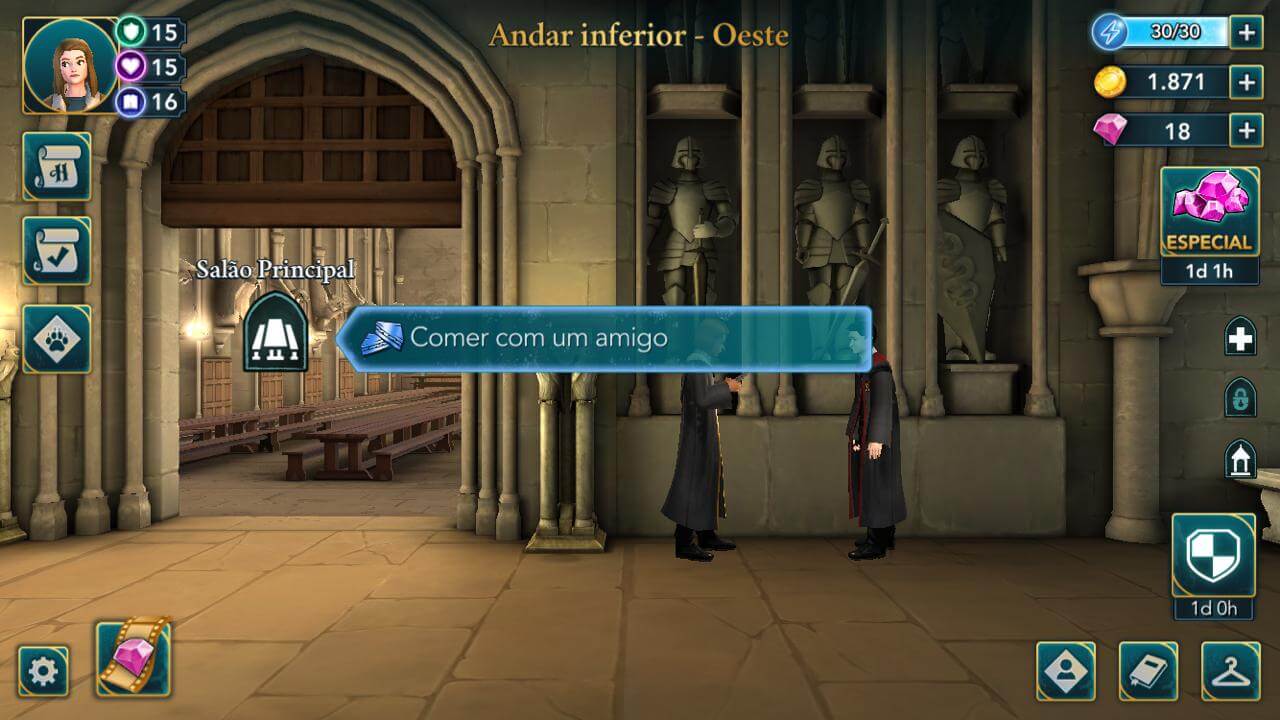Open the checklist tasks scroll

[x=57, y=251]
